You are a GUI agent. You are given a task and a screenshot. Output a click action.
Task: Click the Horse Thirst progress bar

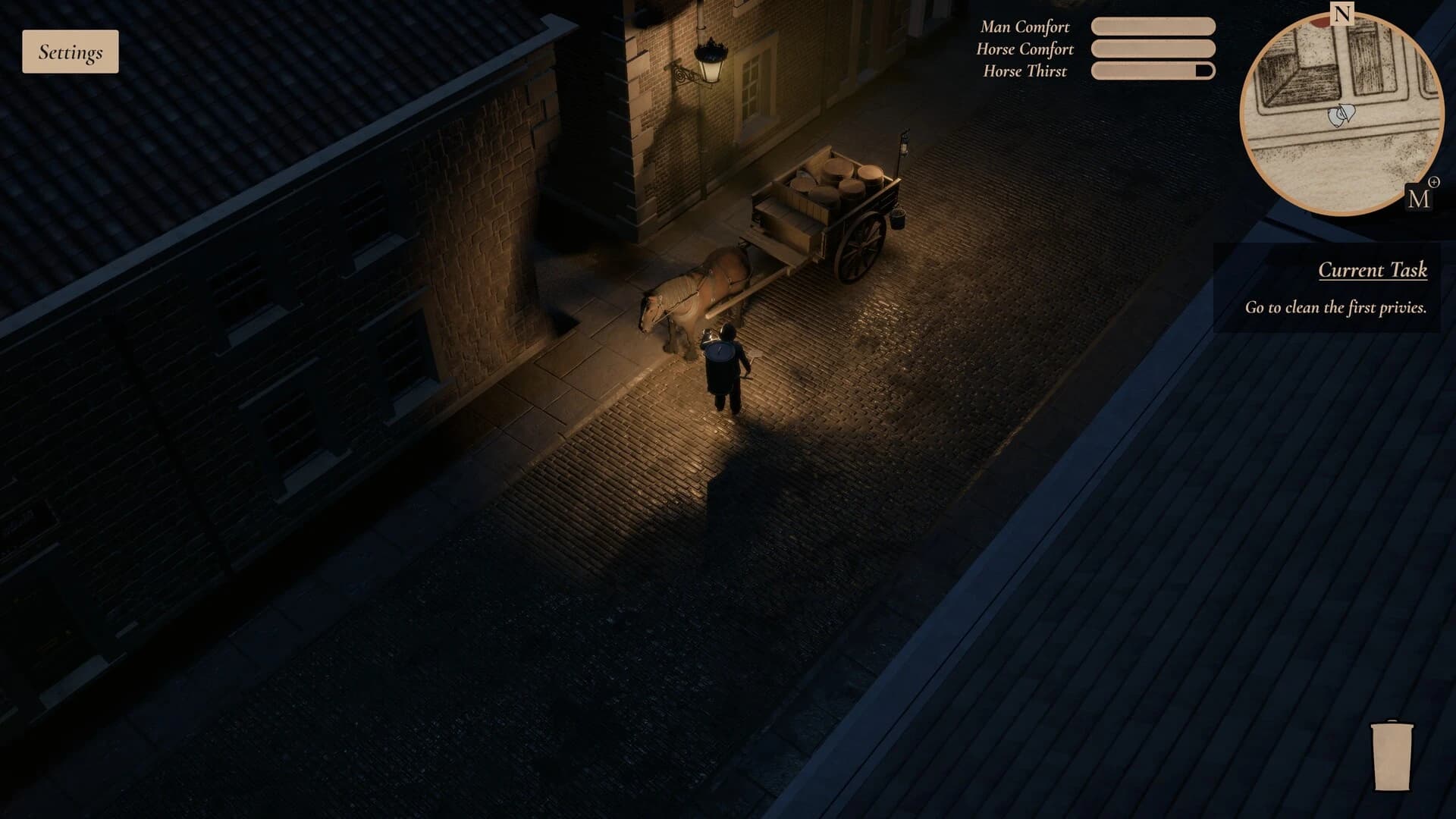point(1153,71)
